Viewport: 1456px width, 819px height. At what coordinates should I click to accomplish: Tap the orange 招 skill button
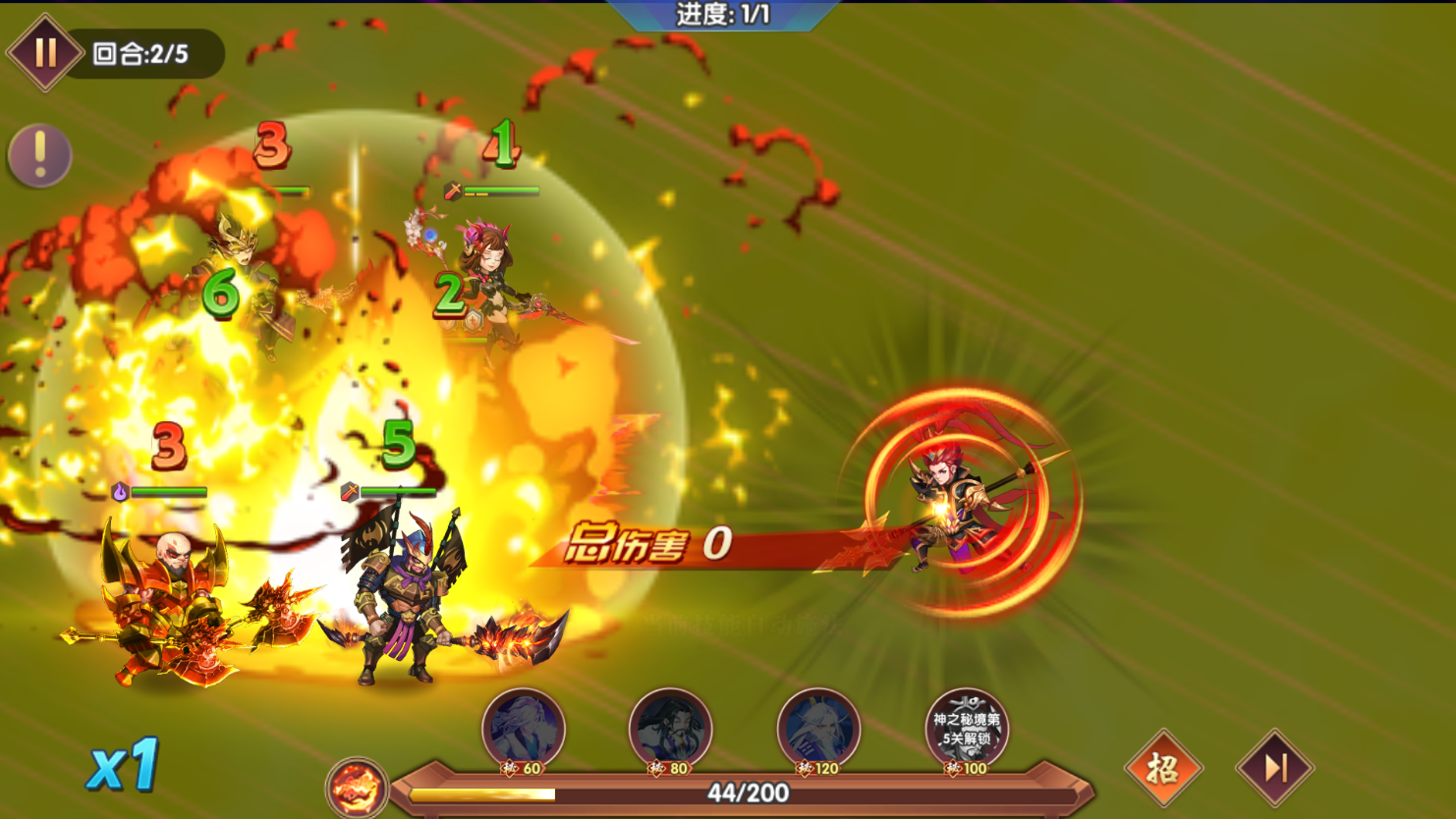pyautogui.click(x=1163, y=768)
